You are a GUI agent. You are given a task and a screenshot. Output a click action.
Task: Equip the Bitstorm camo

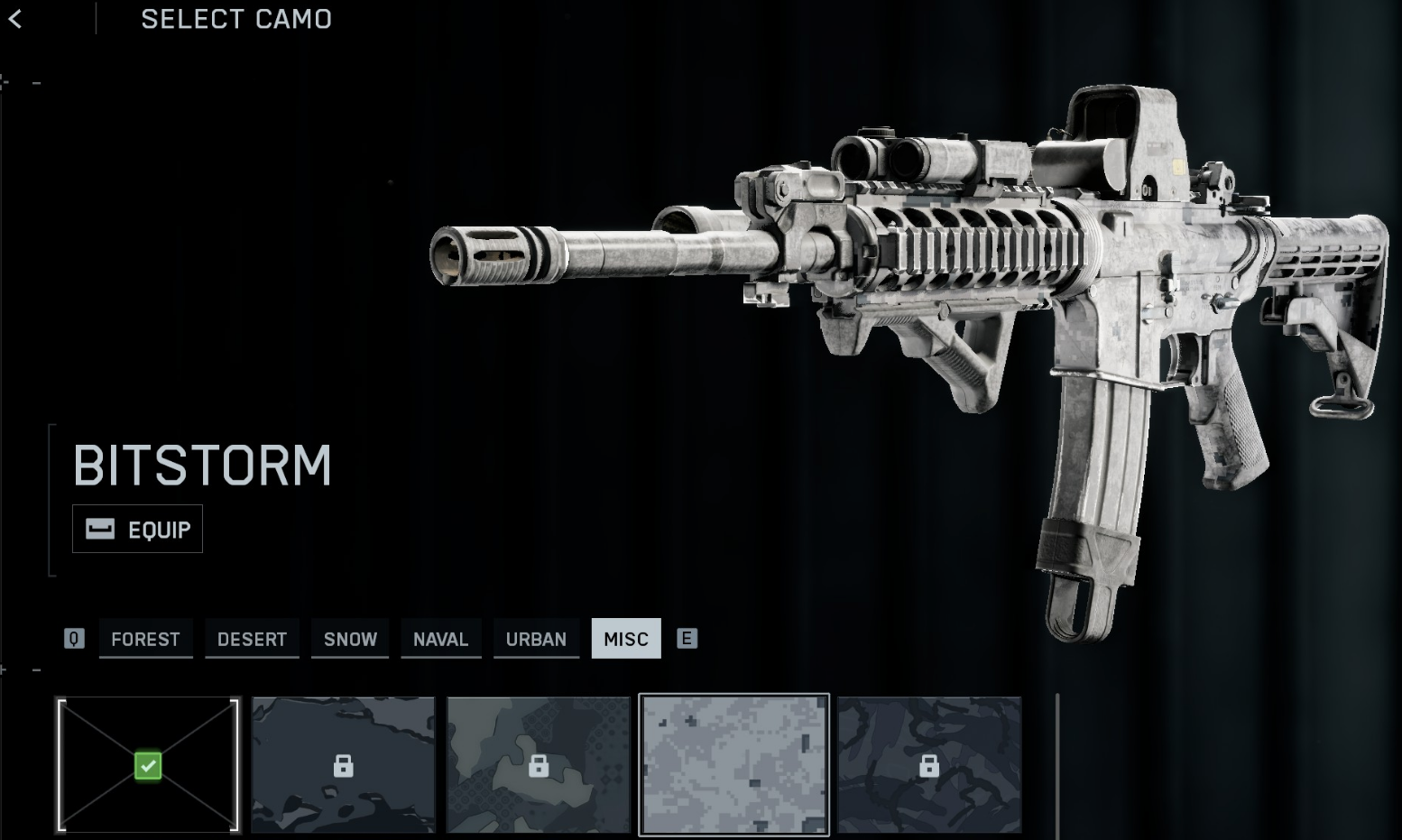point(138,530)
